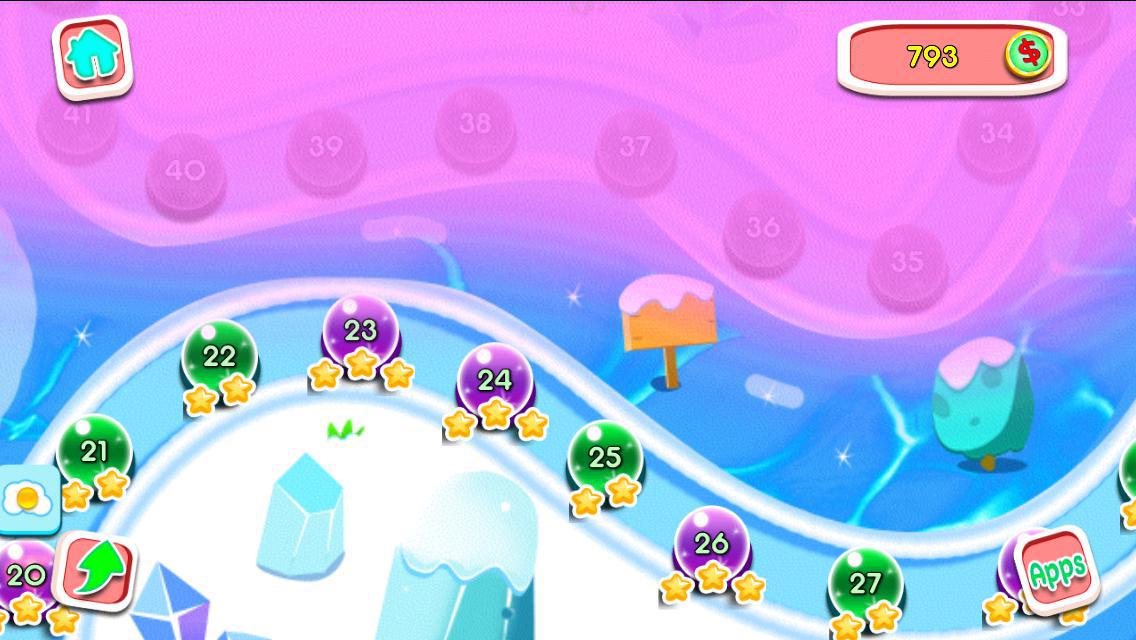The width and height of the screenshot is (1136, 640).
Task: Open the Apps button
Action: click(1057, 572)
